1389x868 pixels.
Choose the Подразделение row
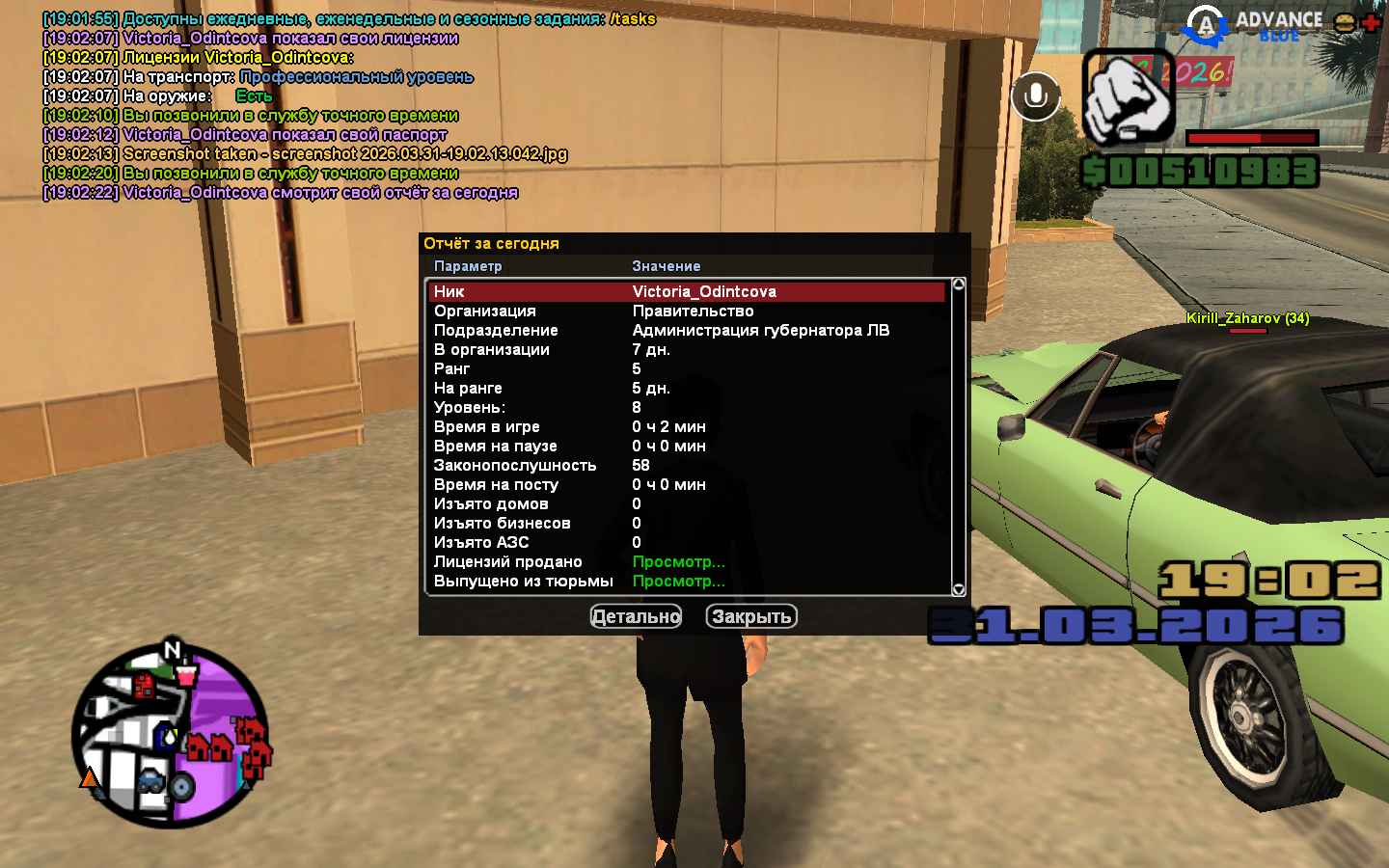tap(687, 330)
